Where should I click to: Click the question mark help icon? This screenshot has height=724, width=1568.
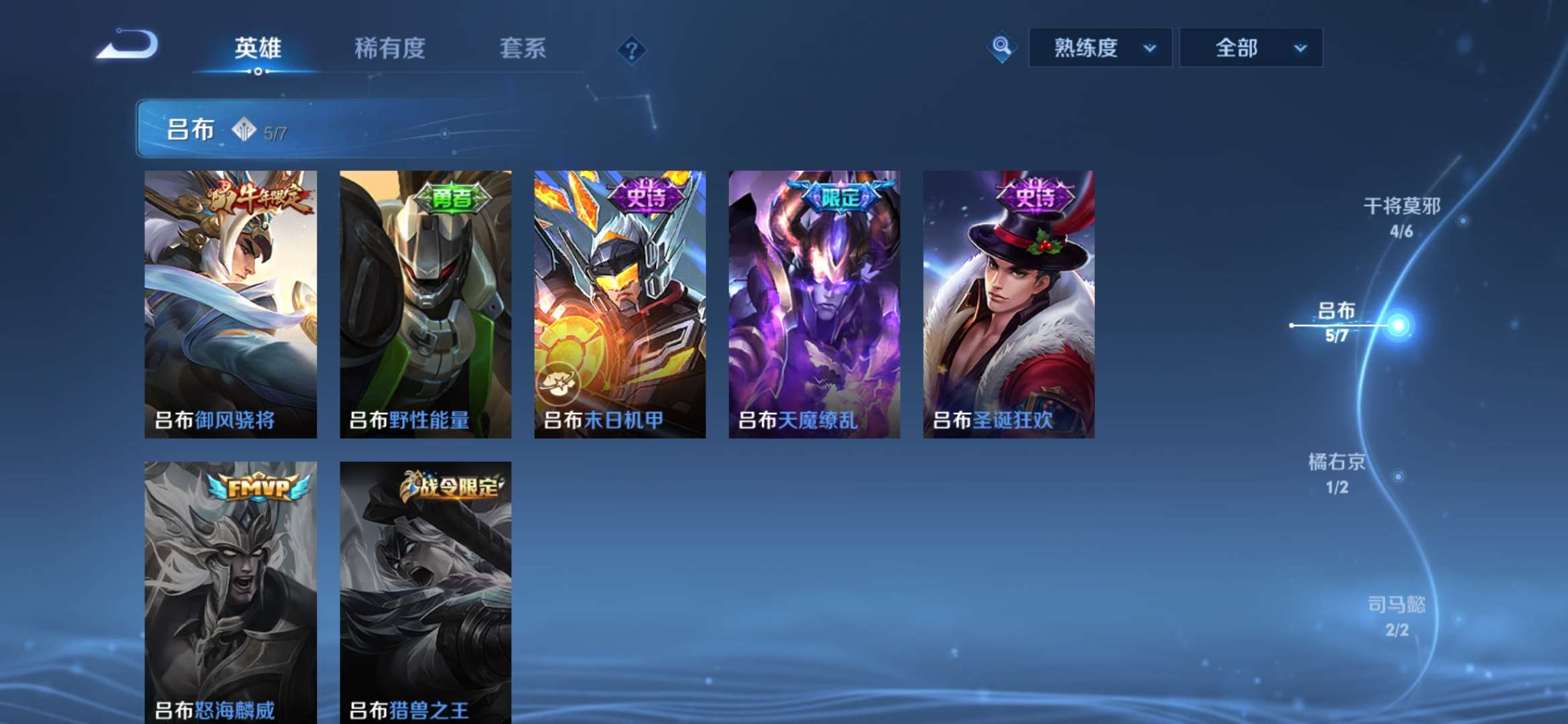coord(631,50)
